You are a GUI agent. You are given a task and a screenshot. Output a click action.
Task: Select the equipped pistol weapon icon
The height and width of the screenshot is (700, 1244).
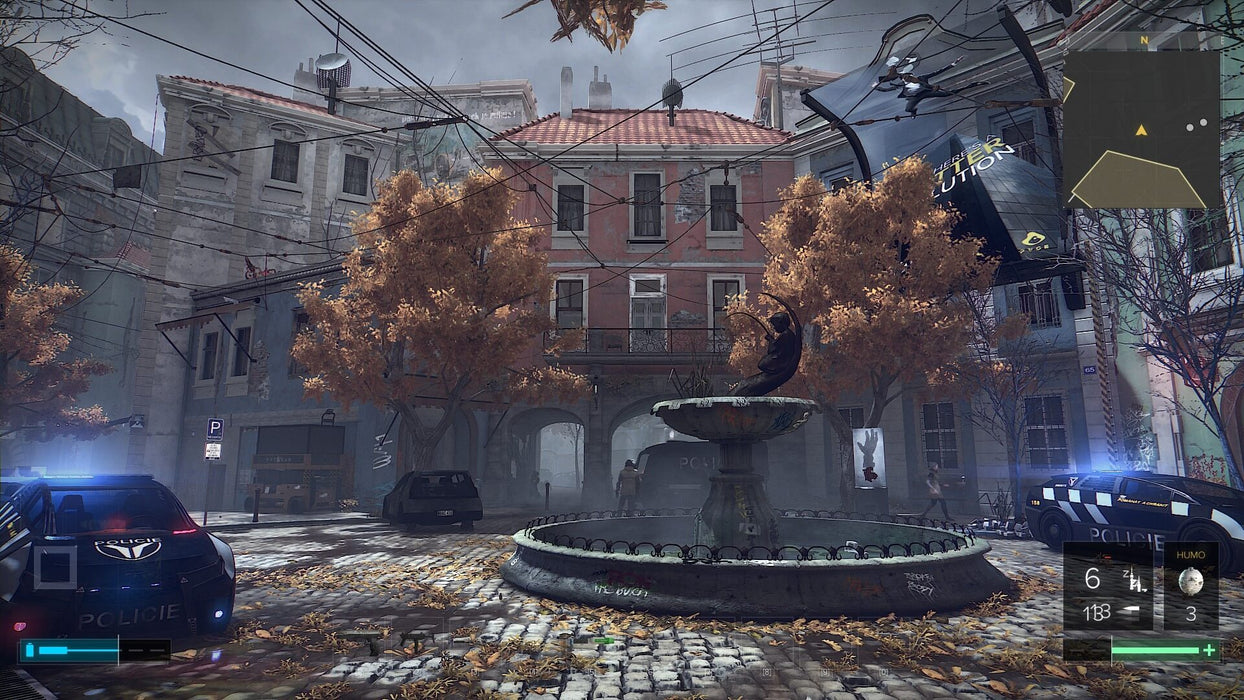1135,580
